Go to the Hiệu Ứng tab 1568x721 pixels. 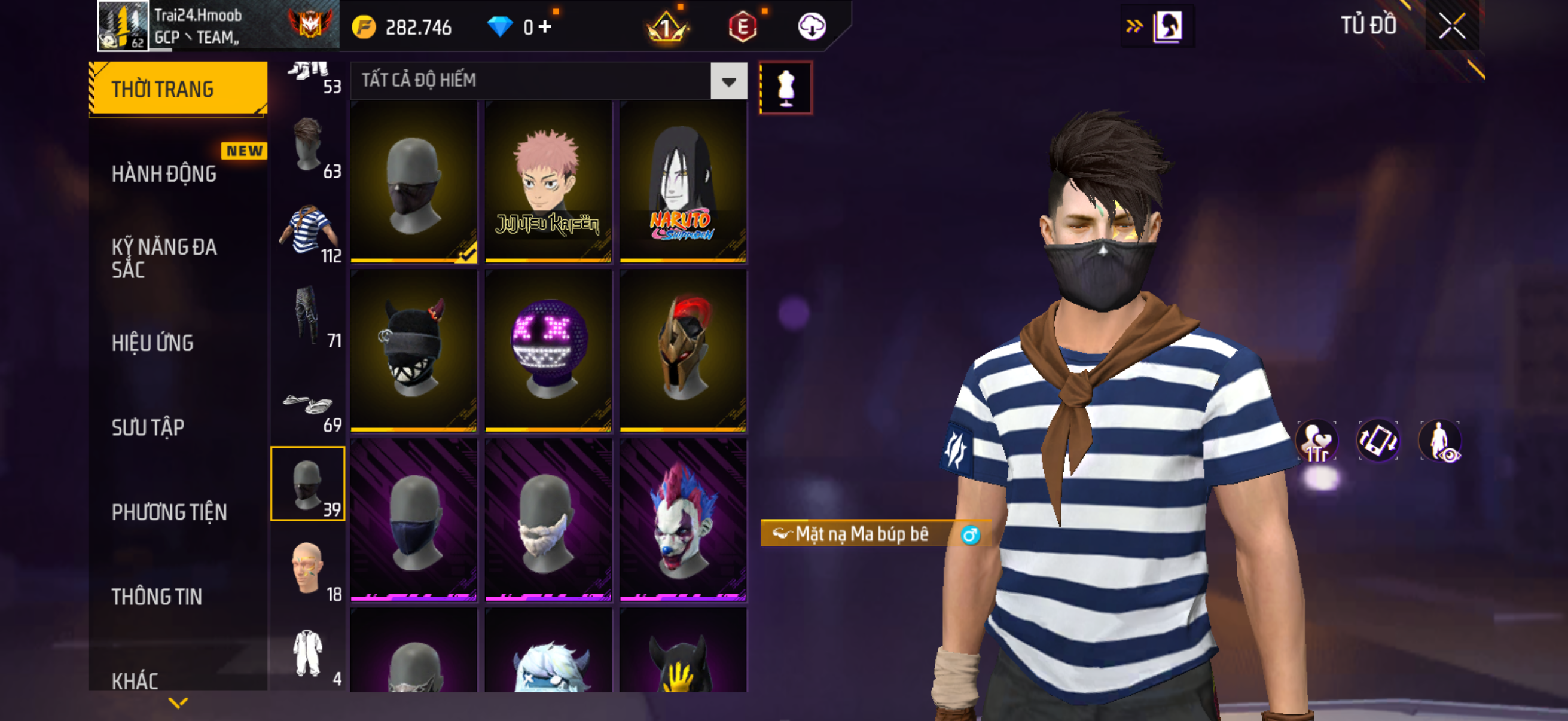(152, 343)
